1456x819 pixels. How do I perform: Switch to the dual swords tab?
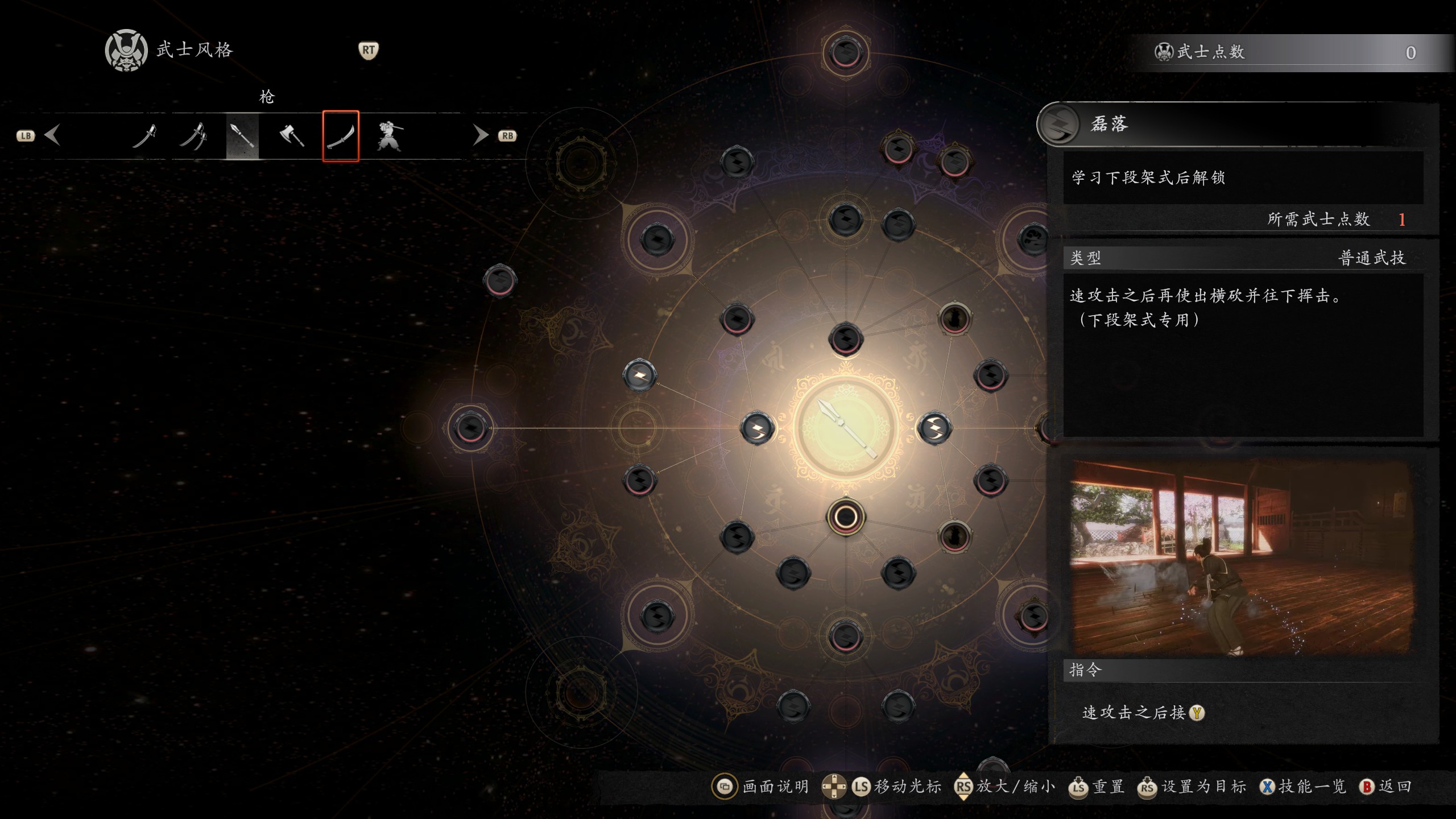(193, 136)
